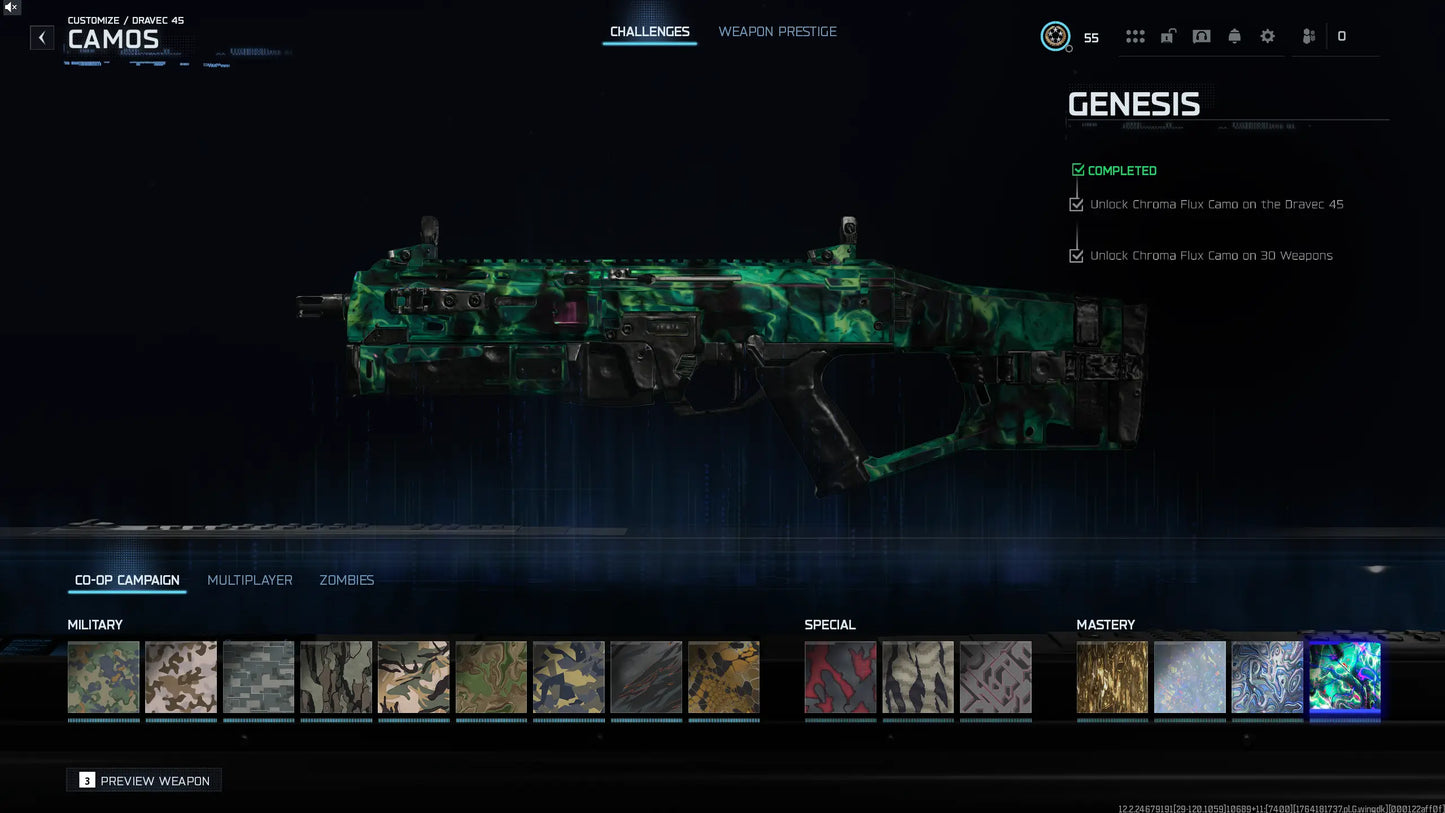Image resolution: width=1445 pixels, height=813 pixels.
Task: Click the back arrow to leave Camos
Action: [41, 37]
